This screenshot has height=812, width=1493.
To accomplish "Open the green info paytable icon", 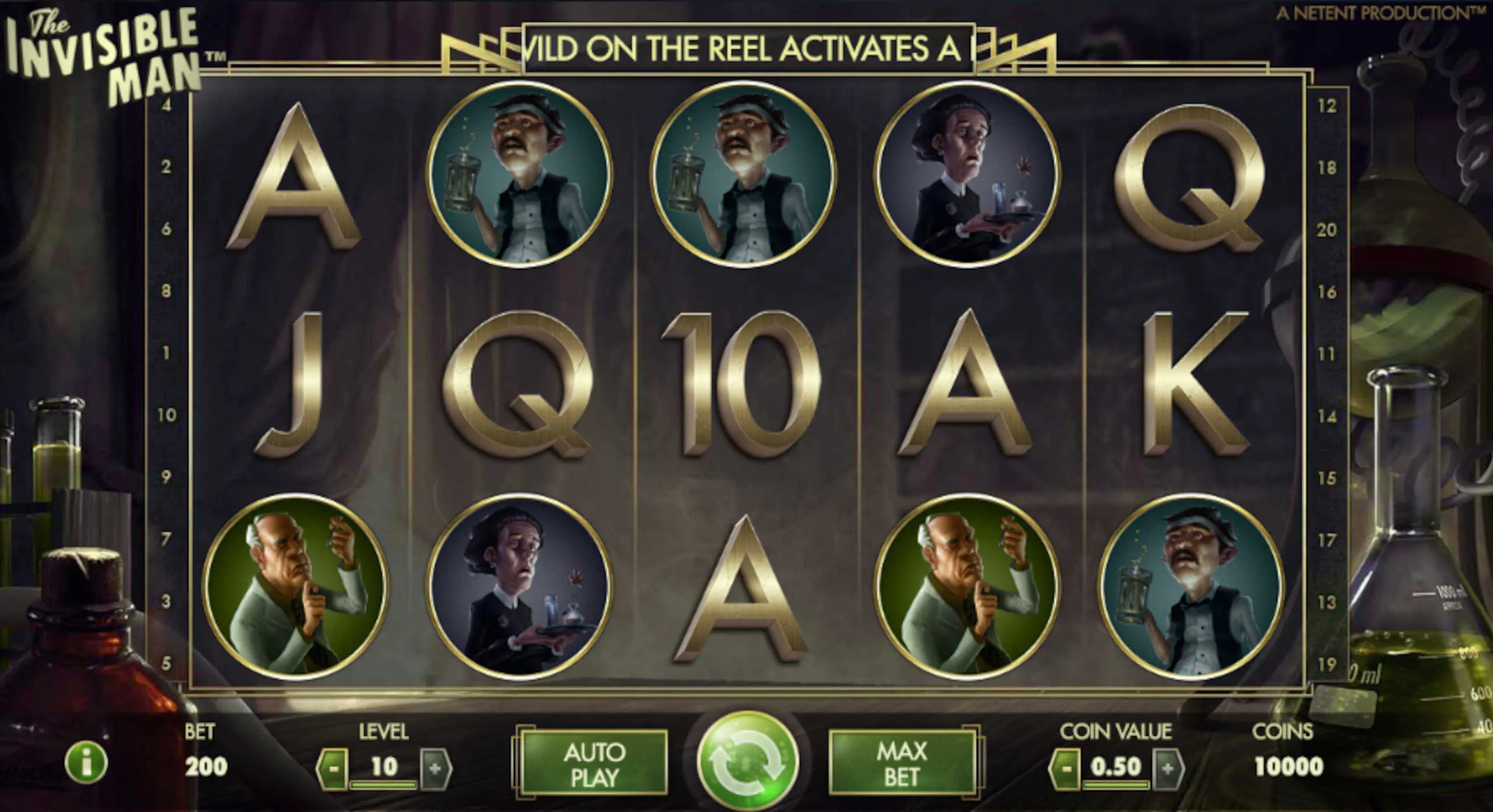I will coord(86,764).
